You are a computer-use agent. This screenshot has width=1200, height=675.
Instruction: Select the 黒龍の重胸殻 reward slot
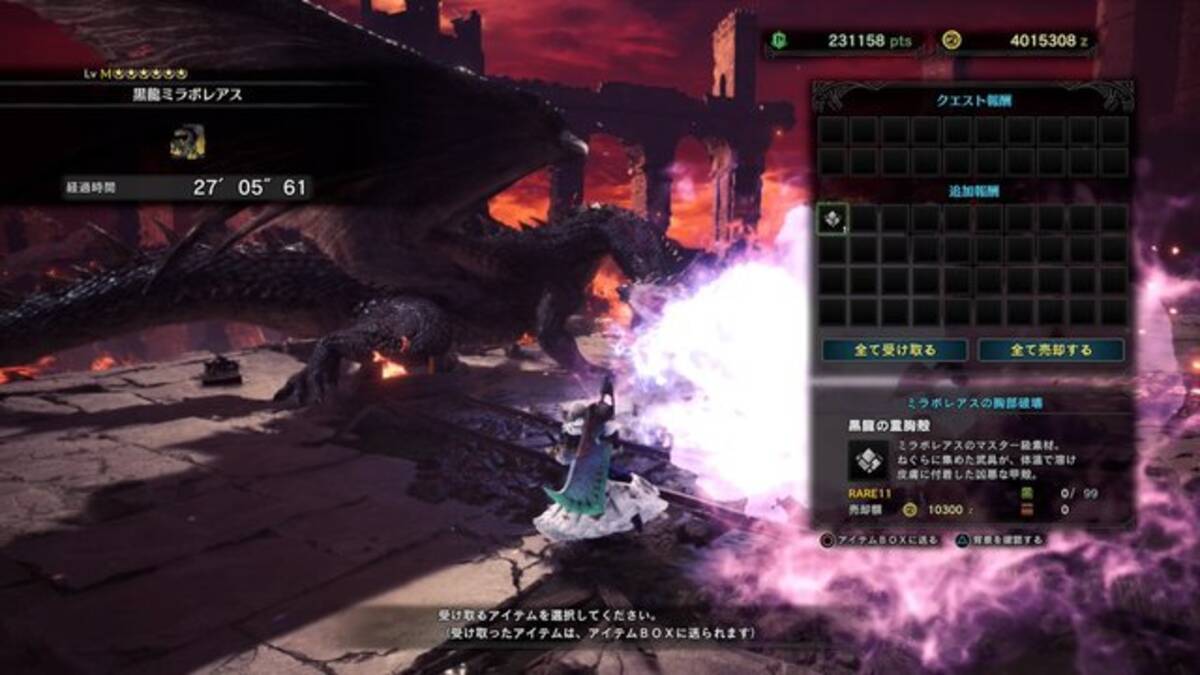[833, 219]
